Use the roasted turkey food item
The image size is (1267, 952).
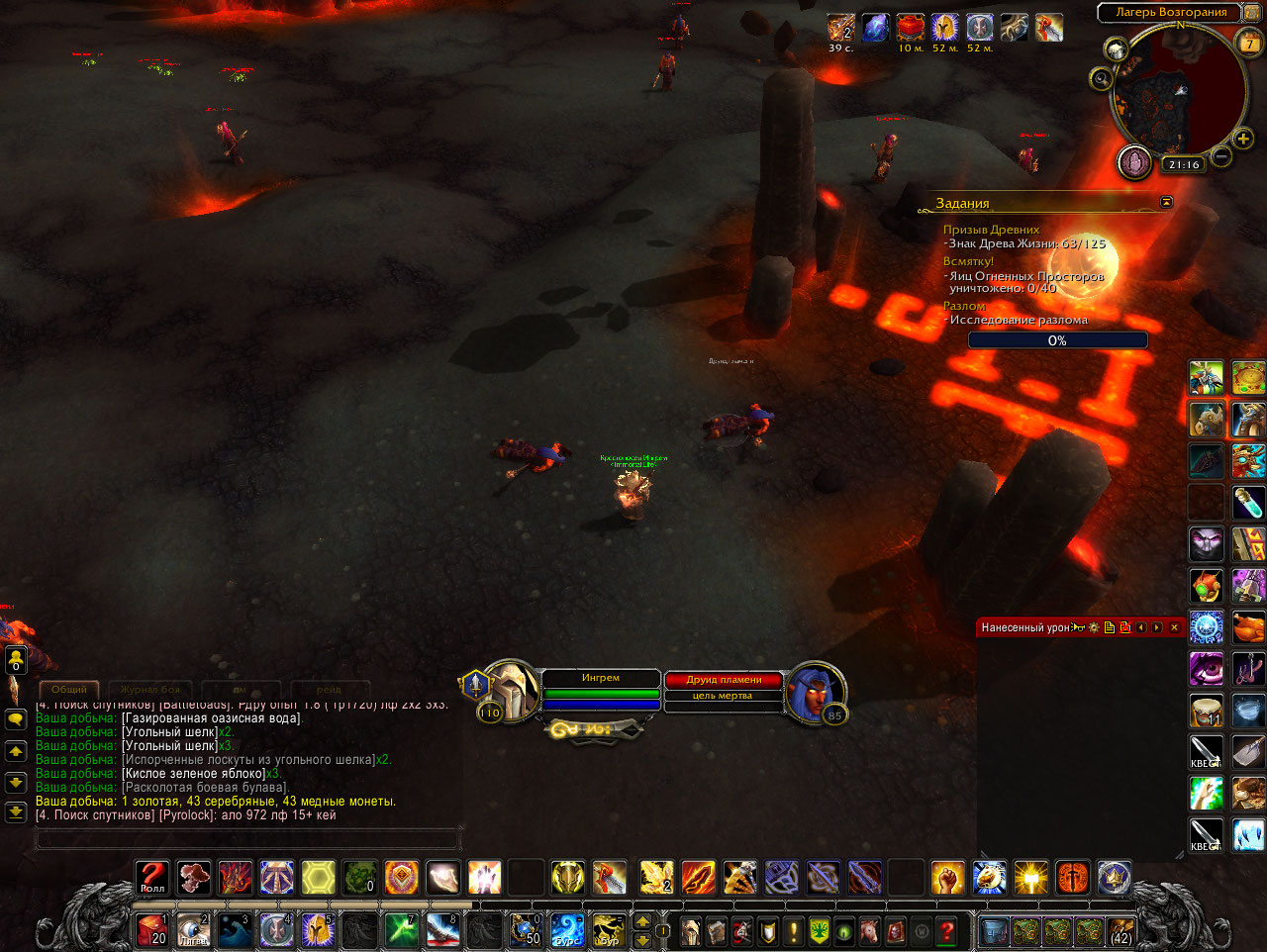point(1248,627)
